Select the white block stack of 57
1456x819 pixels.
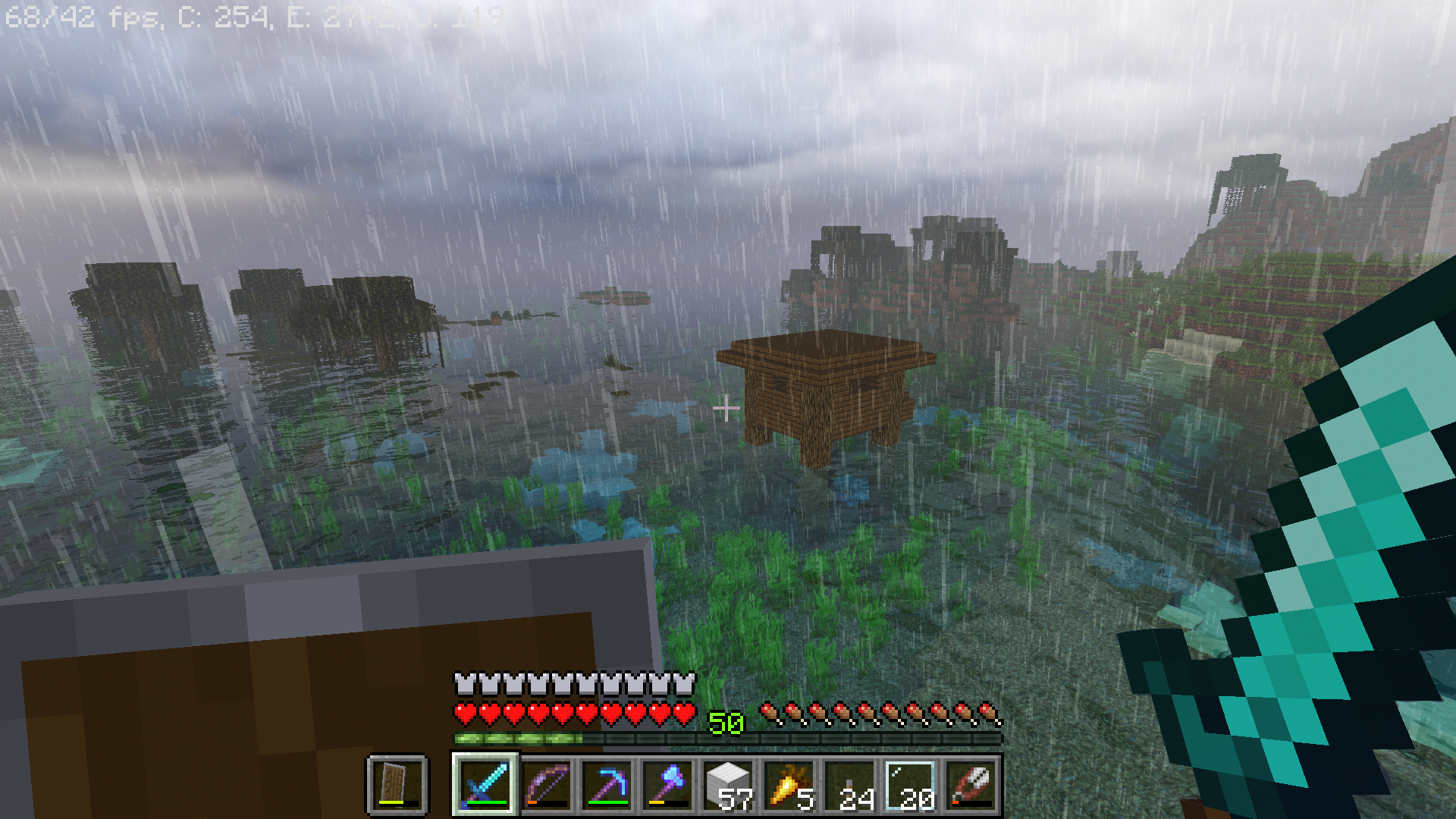(x=728, y=784)
